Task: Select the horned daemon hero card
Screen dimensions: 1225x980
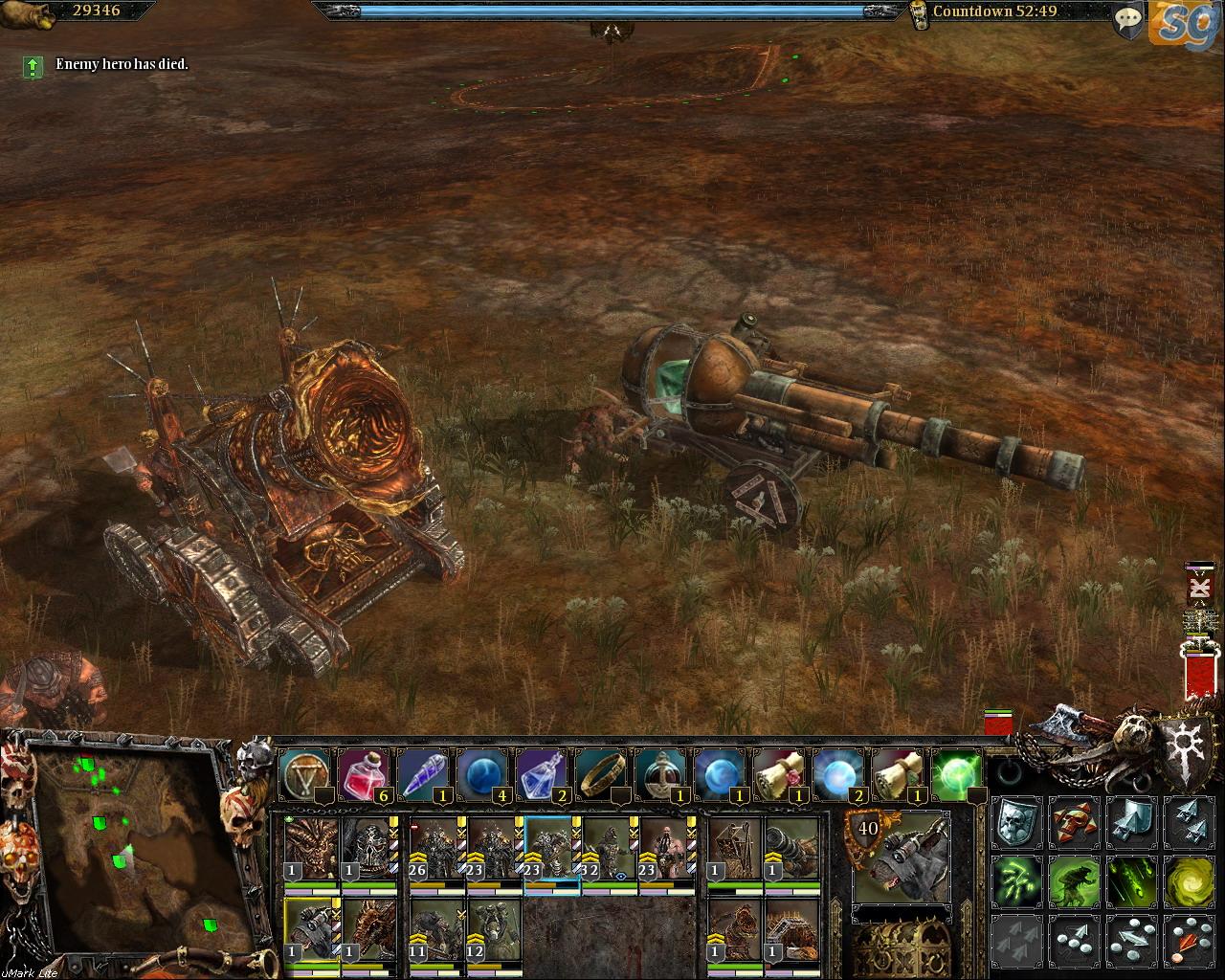Action: pyautogui.click(x=312, y=850)
